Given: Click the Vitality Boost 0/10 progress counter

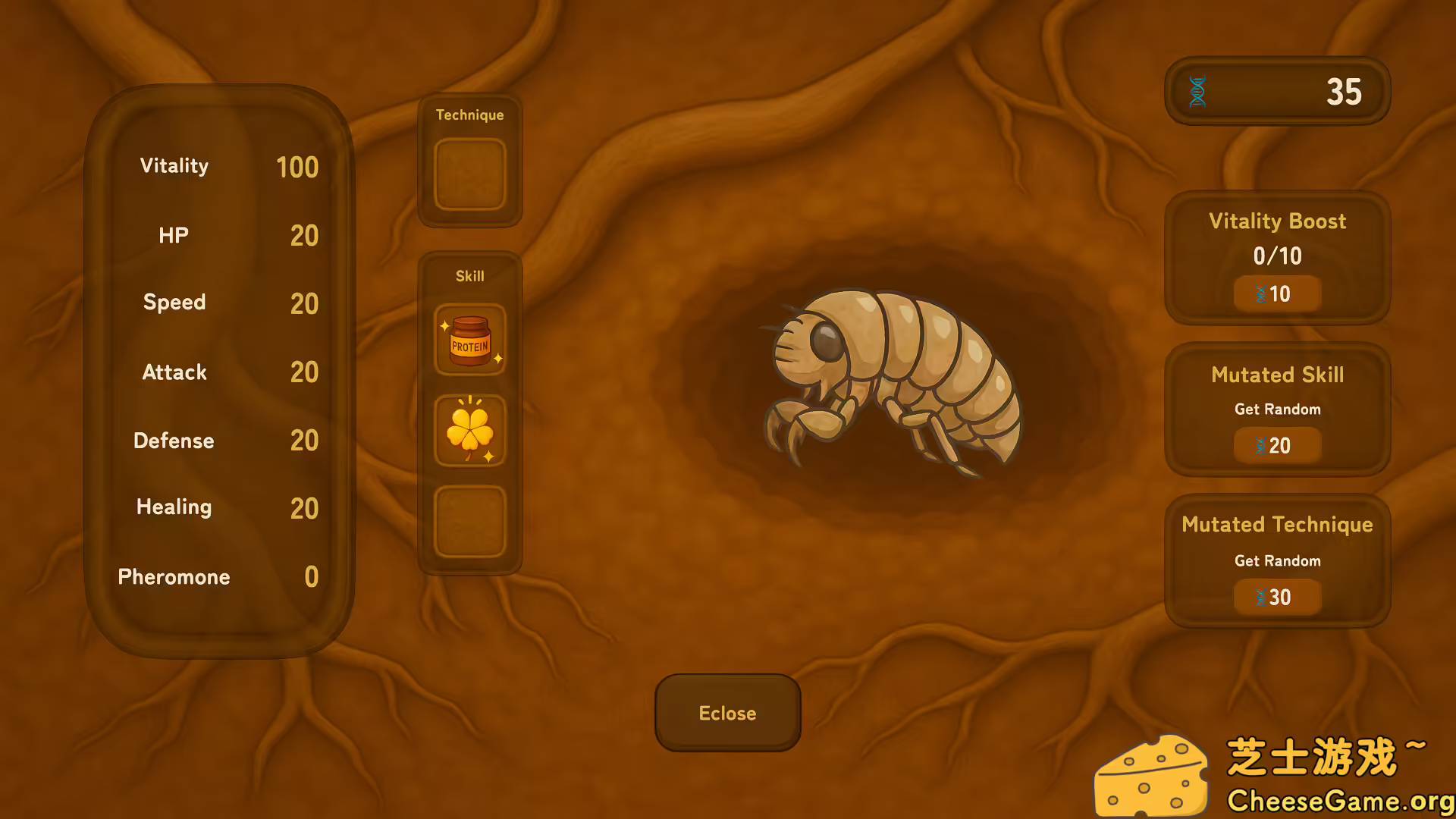Looking at the screenshot, I should 1277,256.
